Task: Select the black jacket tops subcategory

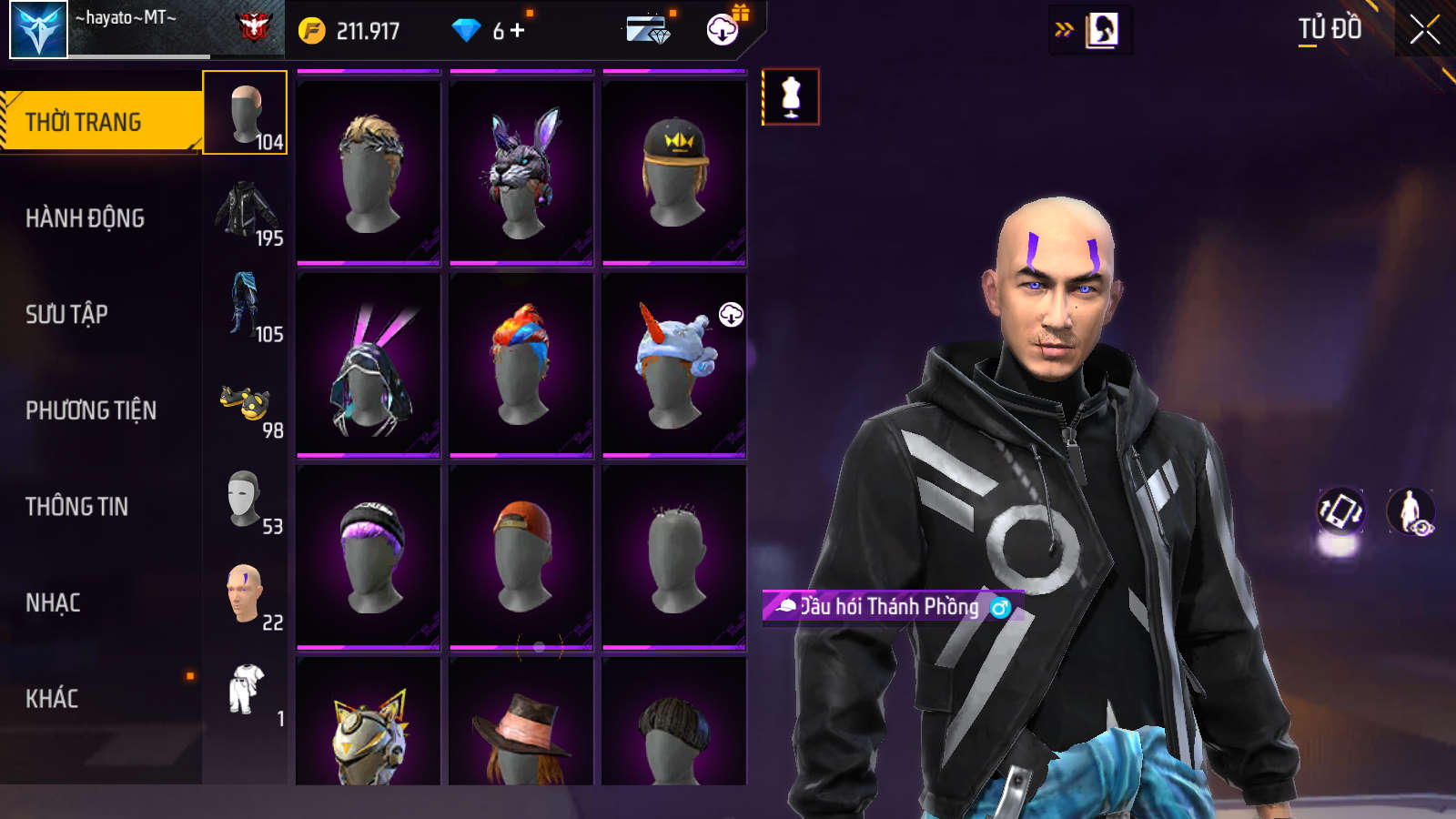Action: pos(246,211)
